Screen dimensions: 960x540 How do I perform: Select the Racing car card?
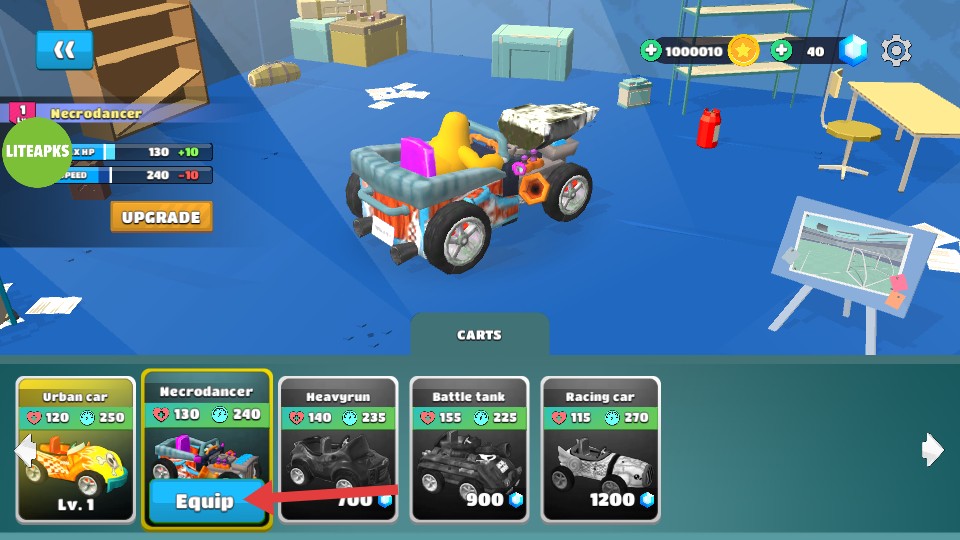600,450
